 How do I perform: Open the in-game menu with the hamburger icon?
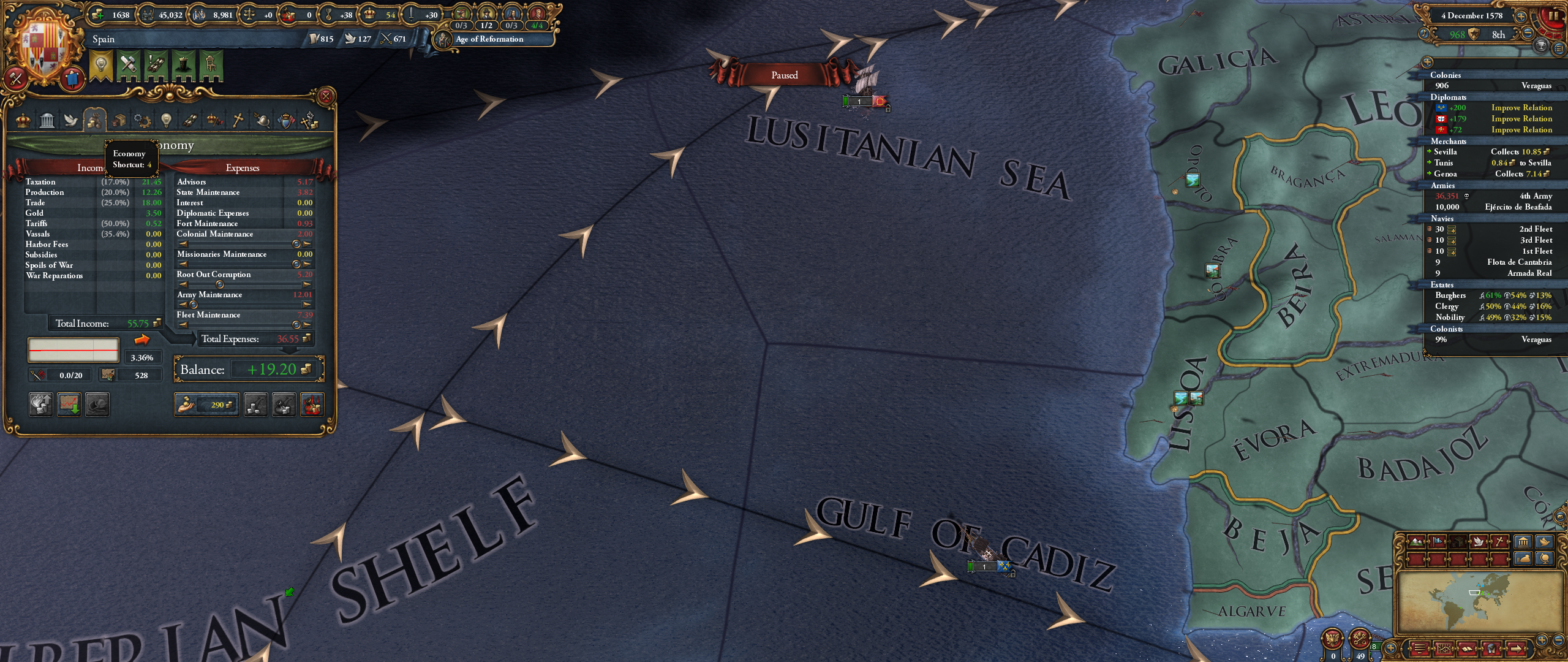[1420, 649]
